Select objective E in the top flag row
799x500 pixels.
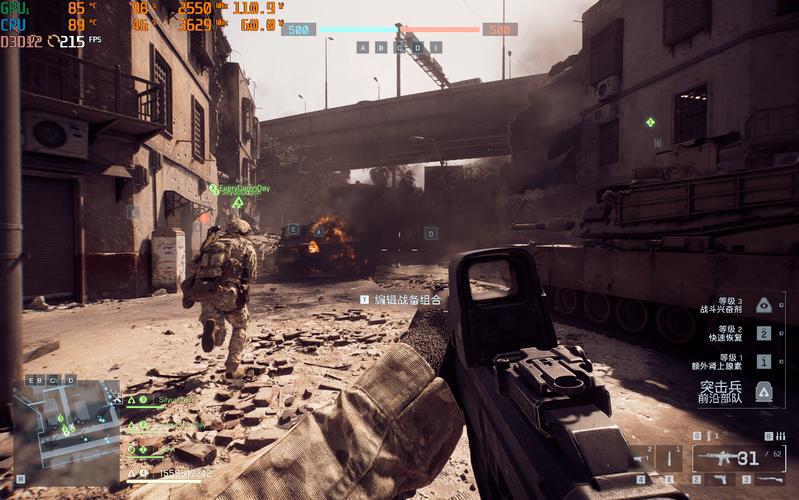[436, 47]
